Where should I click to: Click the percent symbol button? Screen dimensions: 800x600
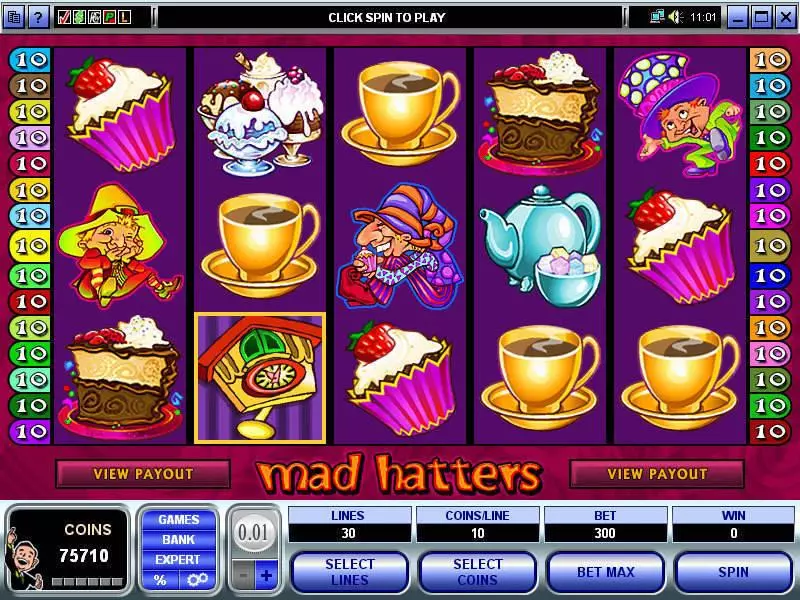point(160,580)
